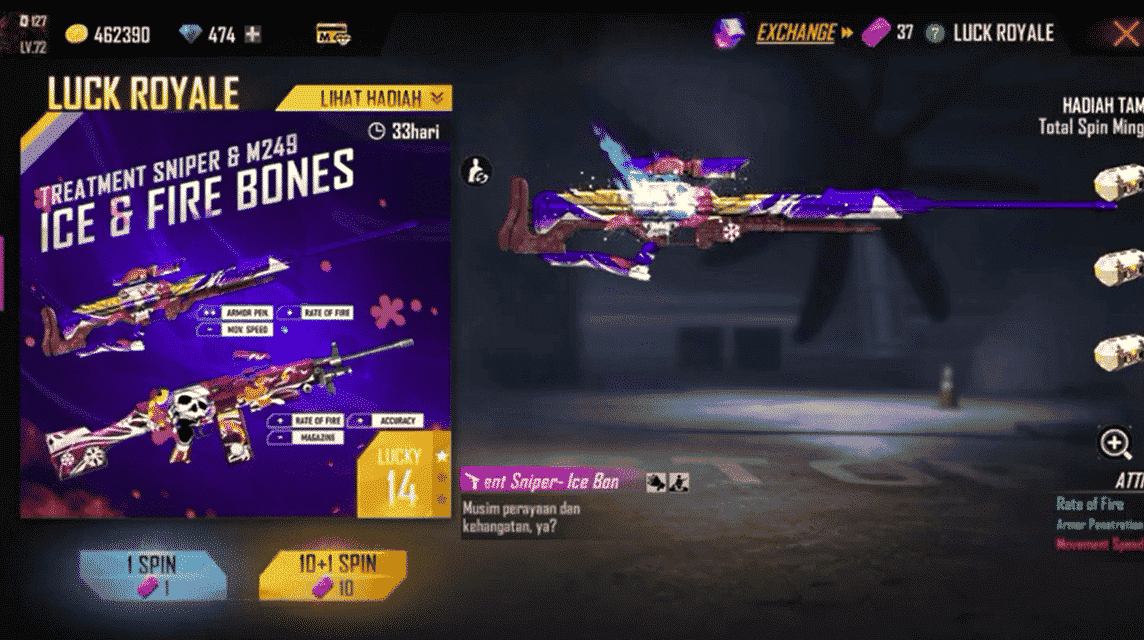The height and width of the screenshot is (640, 1144).
Task: Open the Exchange link
Action: [x=795, y=33]
